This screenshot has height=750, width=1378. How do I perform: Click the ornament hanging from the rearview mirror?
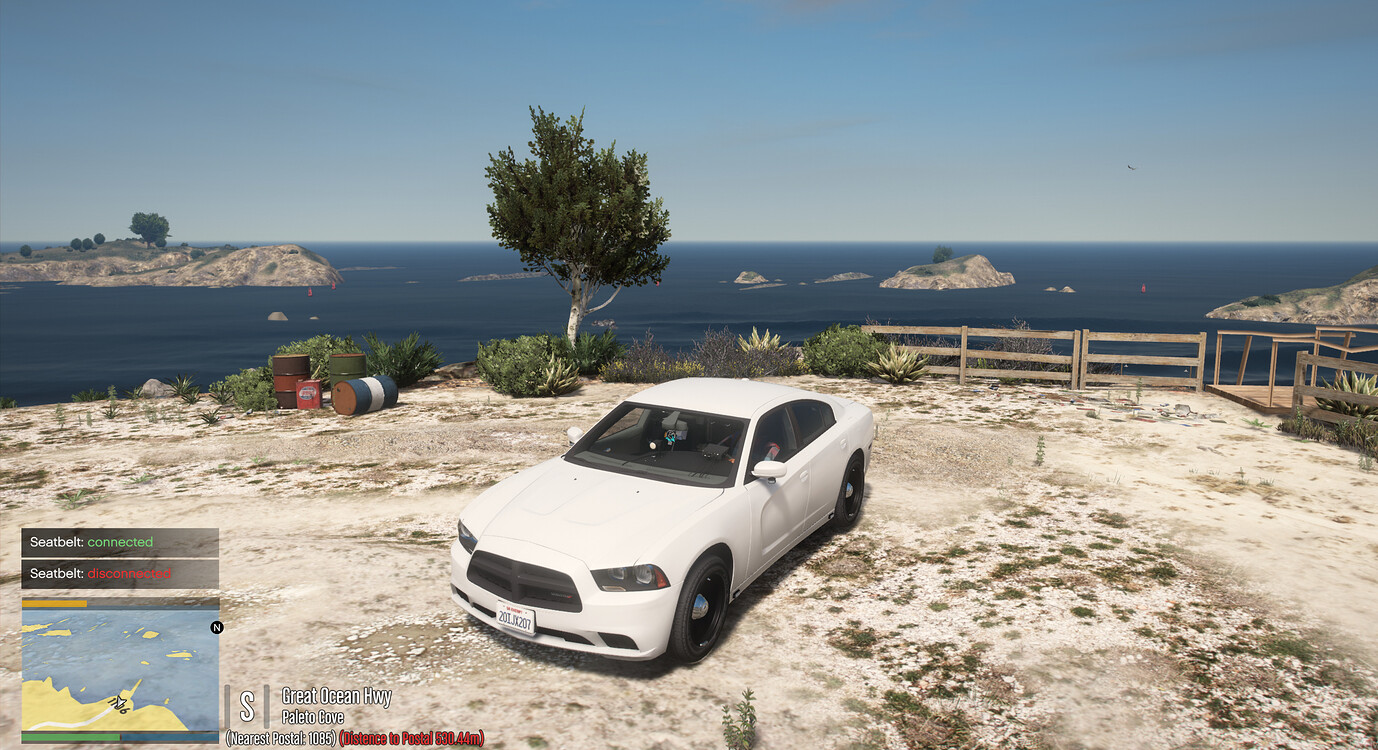pyautogui.click(x=670, y=438)
